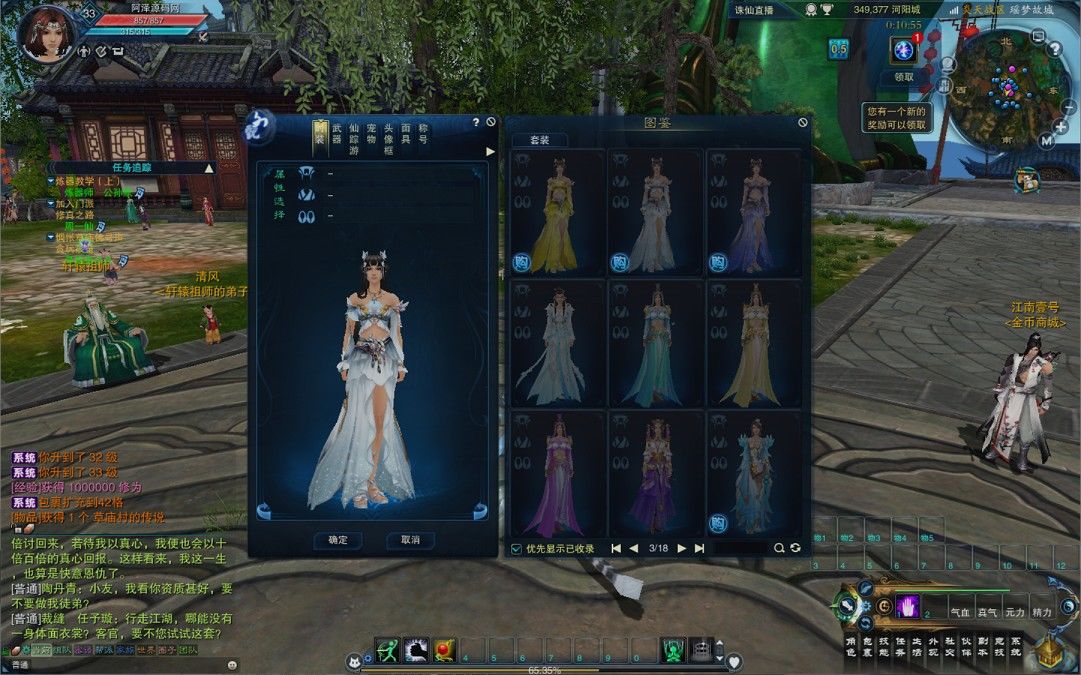Go to the next catalogue page
Viewport: 1081px width, 675px height.
tap(682, 548)
